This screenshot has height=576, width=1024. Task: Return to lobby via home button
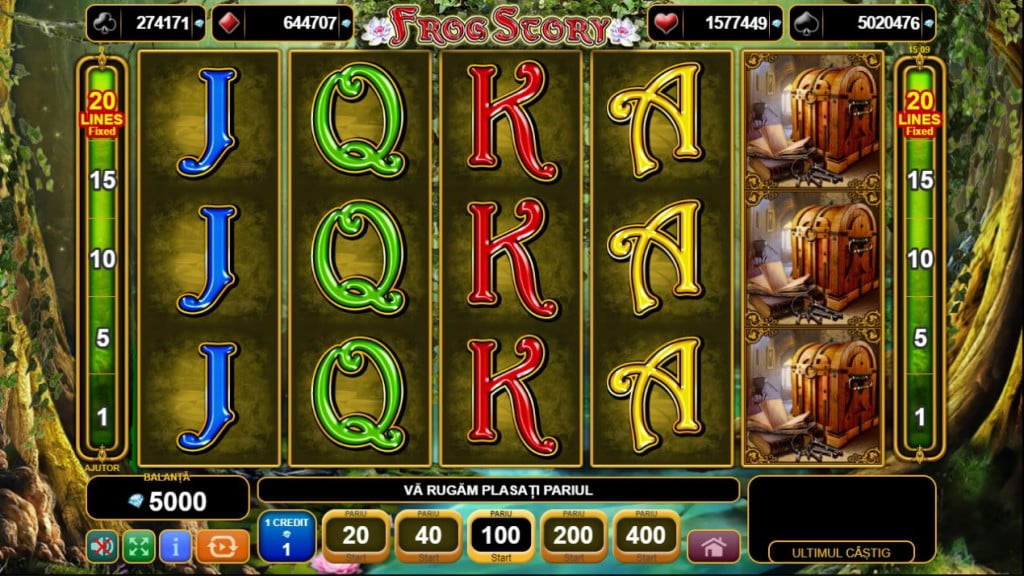(x=713, y=546)
